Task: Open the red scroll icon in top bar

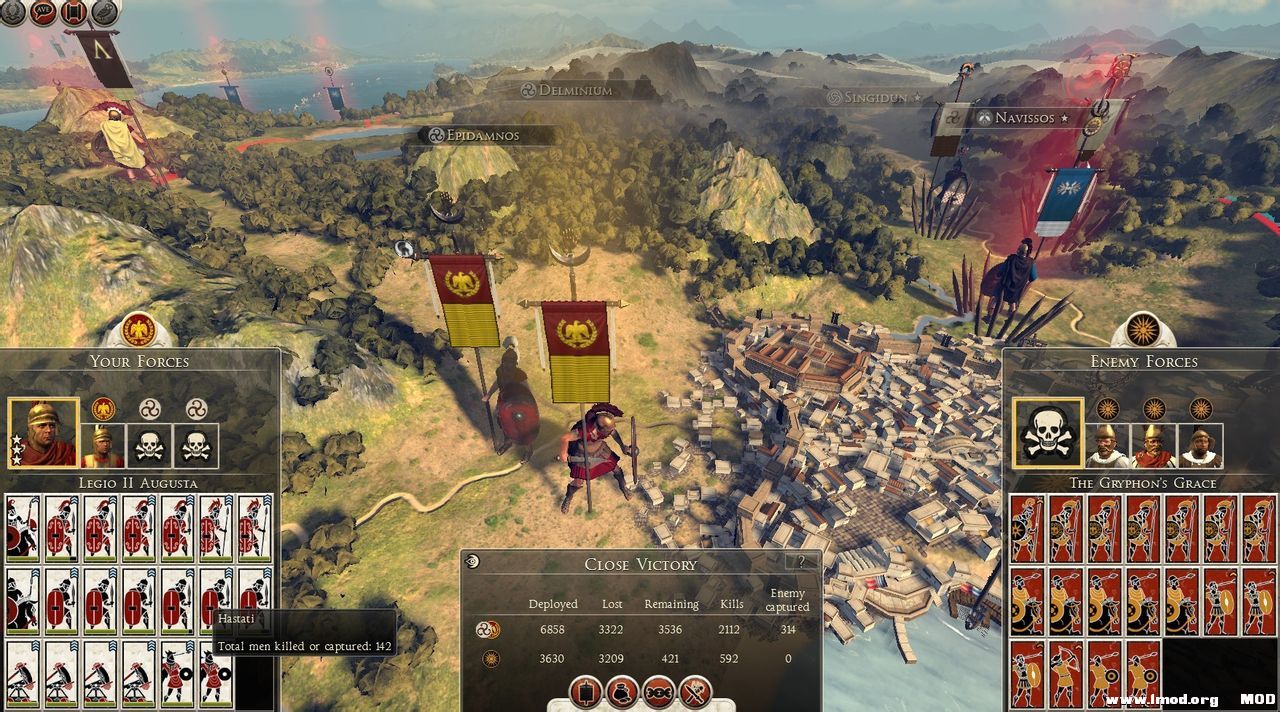Action: (x=73, y=12)
